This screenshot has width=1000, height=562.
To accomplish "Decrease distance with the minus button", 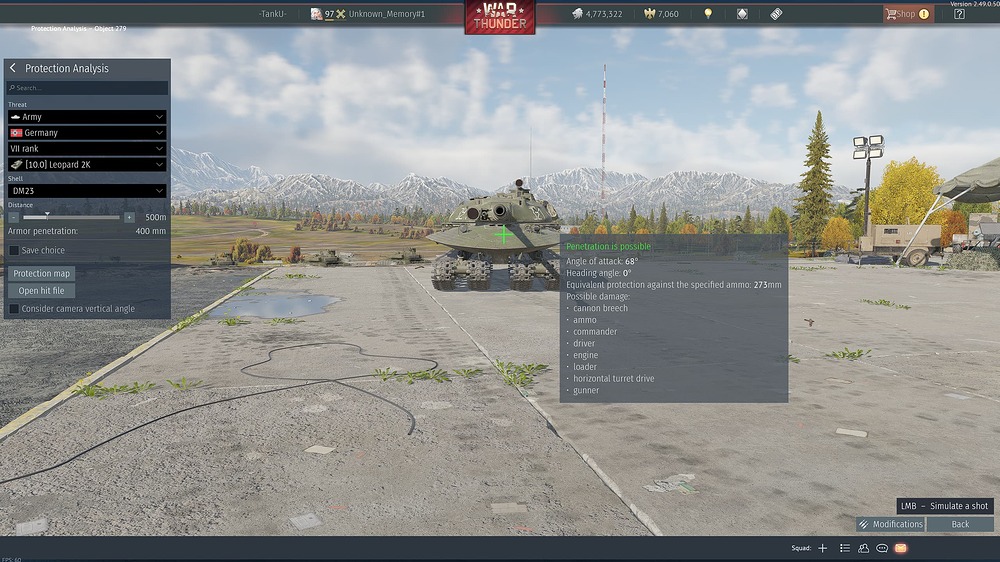I will click(14, 217).
